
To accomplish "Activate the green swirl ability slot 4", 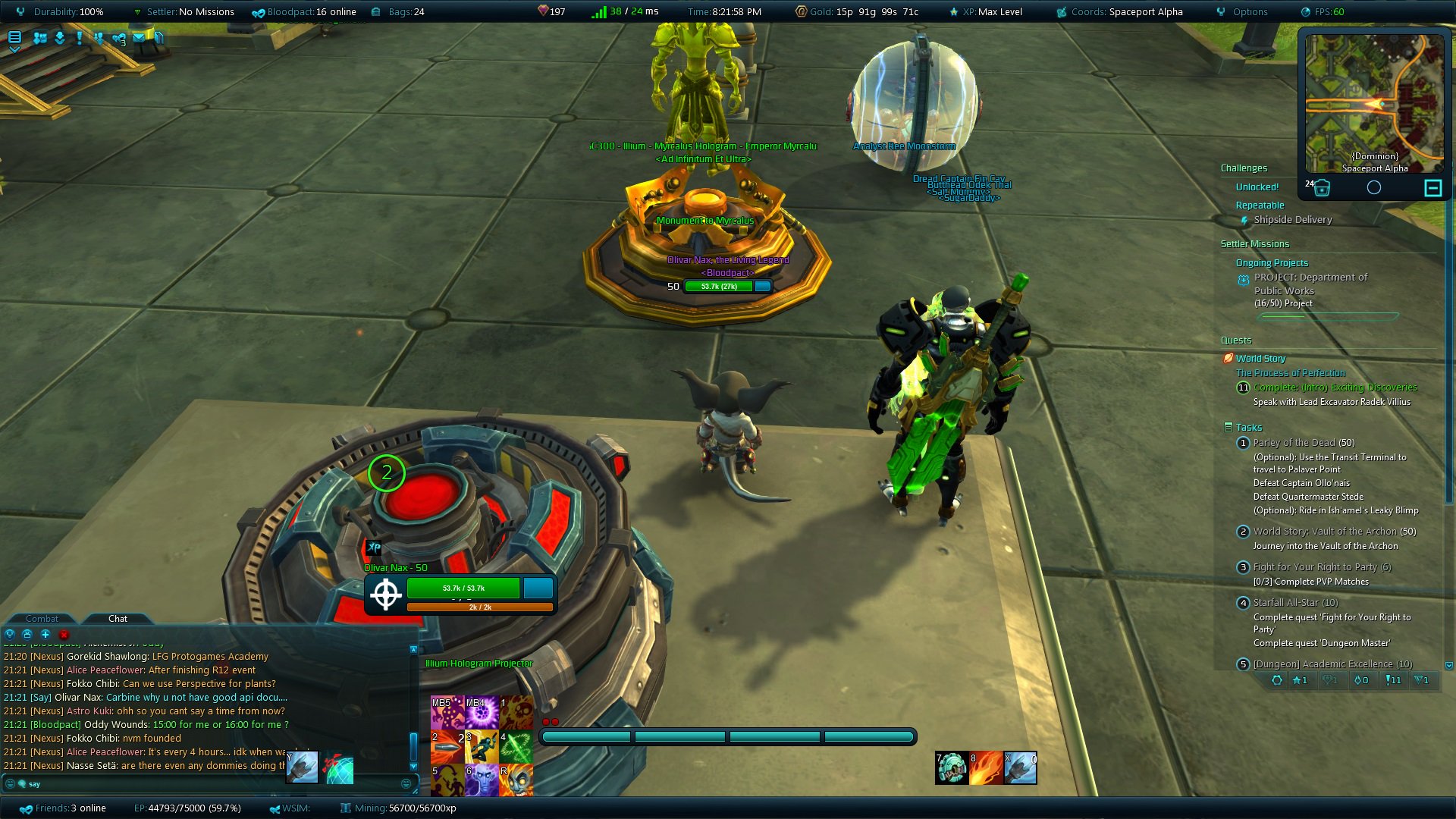I will tap(516, 747).
